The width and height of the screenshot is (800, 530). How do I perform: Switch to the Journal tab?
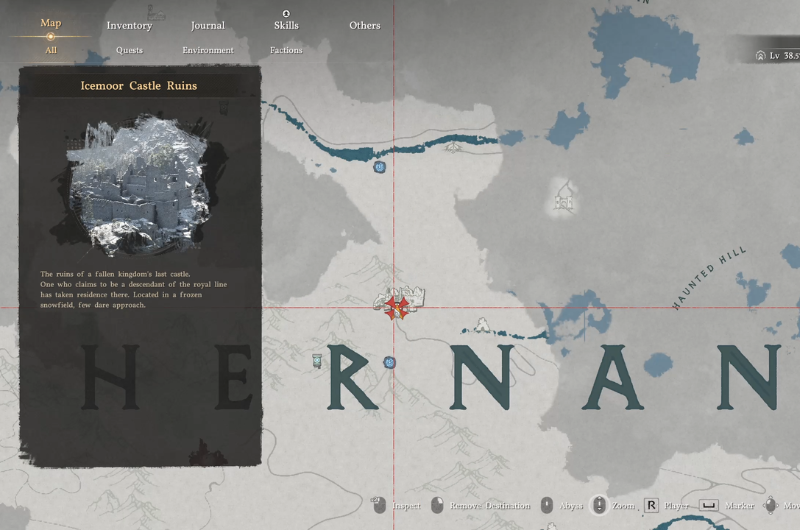coord(208,25)
